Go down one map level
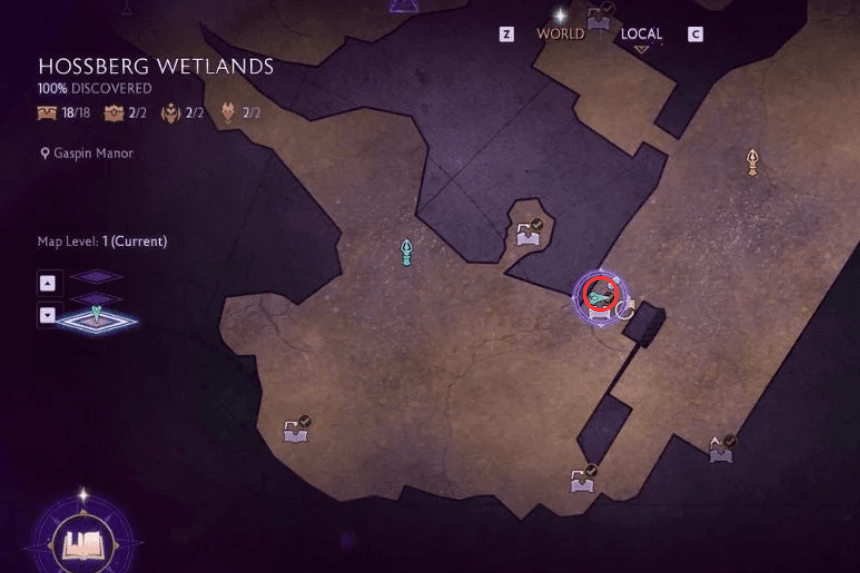860x573 pixels. point(47,315)
